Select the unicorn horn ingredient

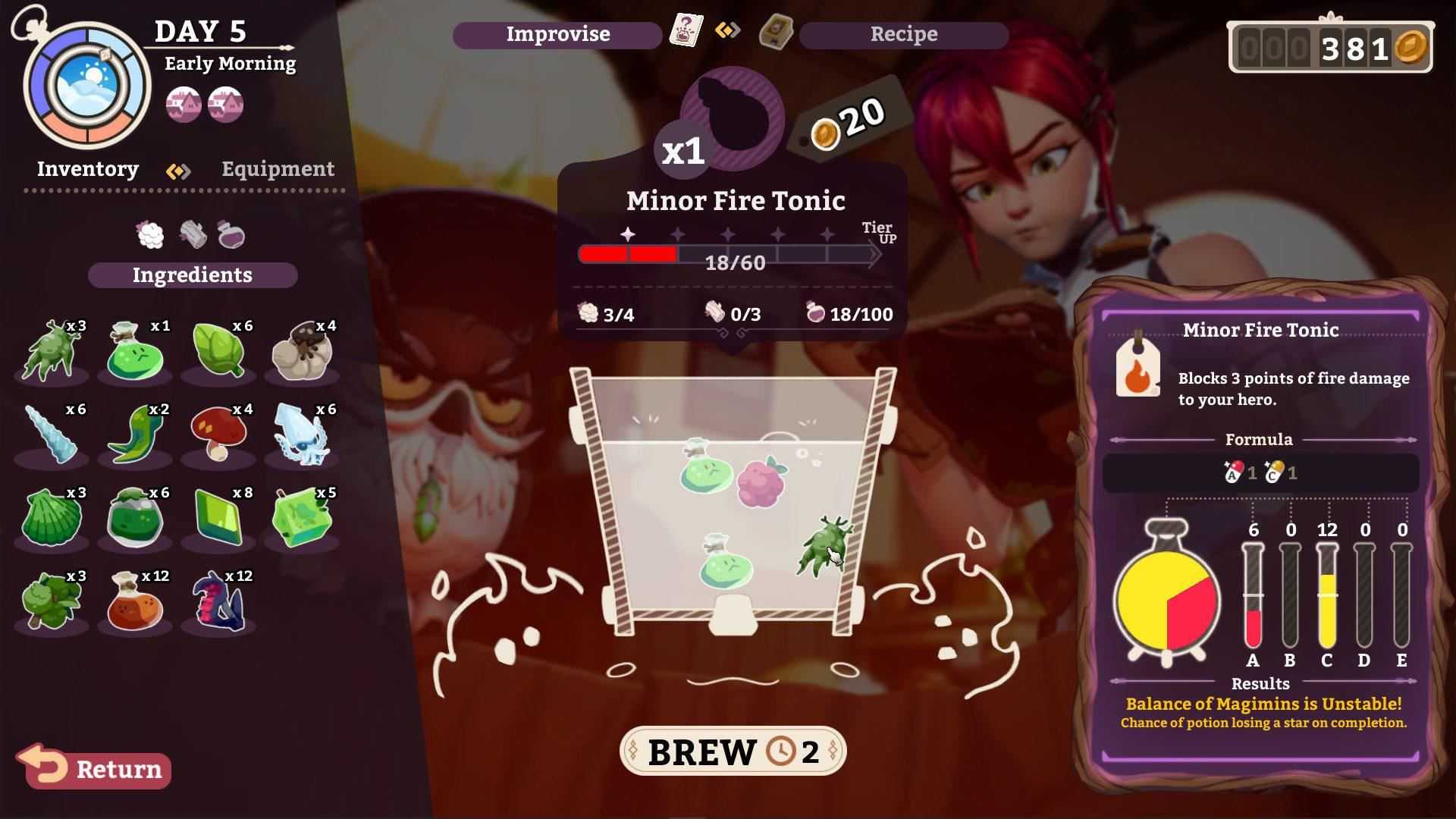click(52, 434)
